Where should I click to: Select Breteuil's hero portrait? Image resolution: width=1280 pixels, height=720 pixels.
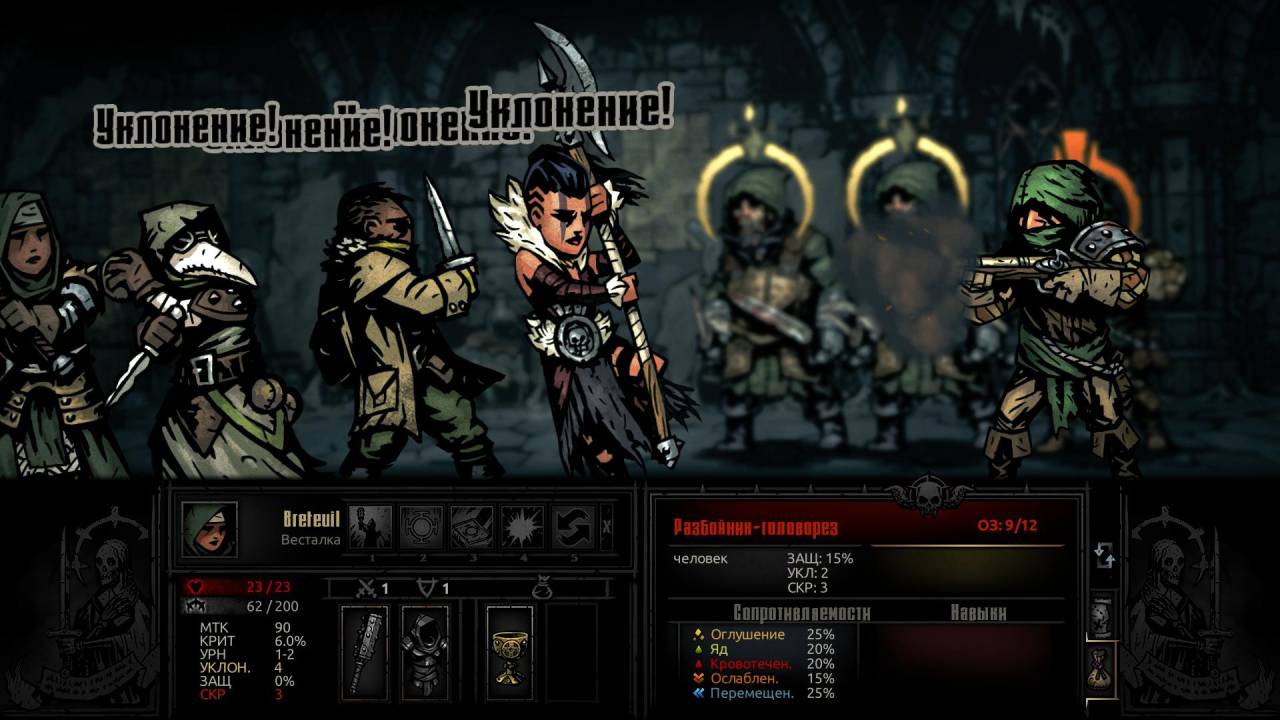[210, 529]
